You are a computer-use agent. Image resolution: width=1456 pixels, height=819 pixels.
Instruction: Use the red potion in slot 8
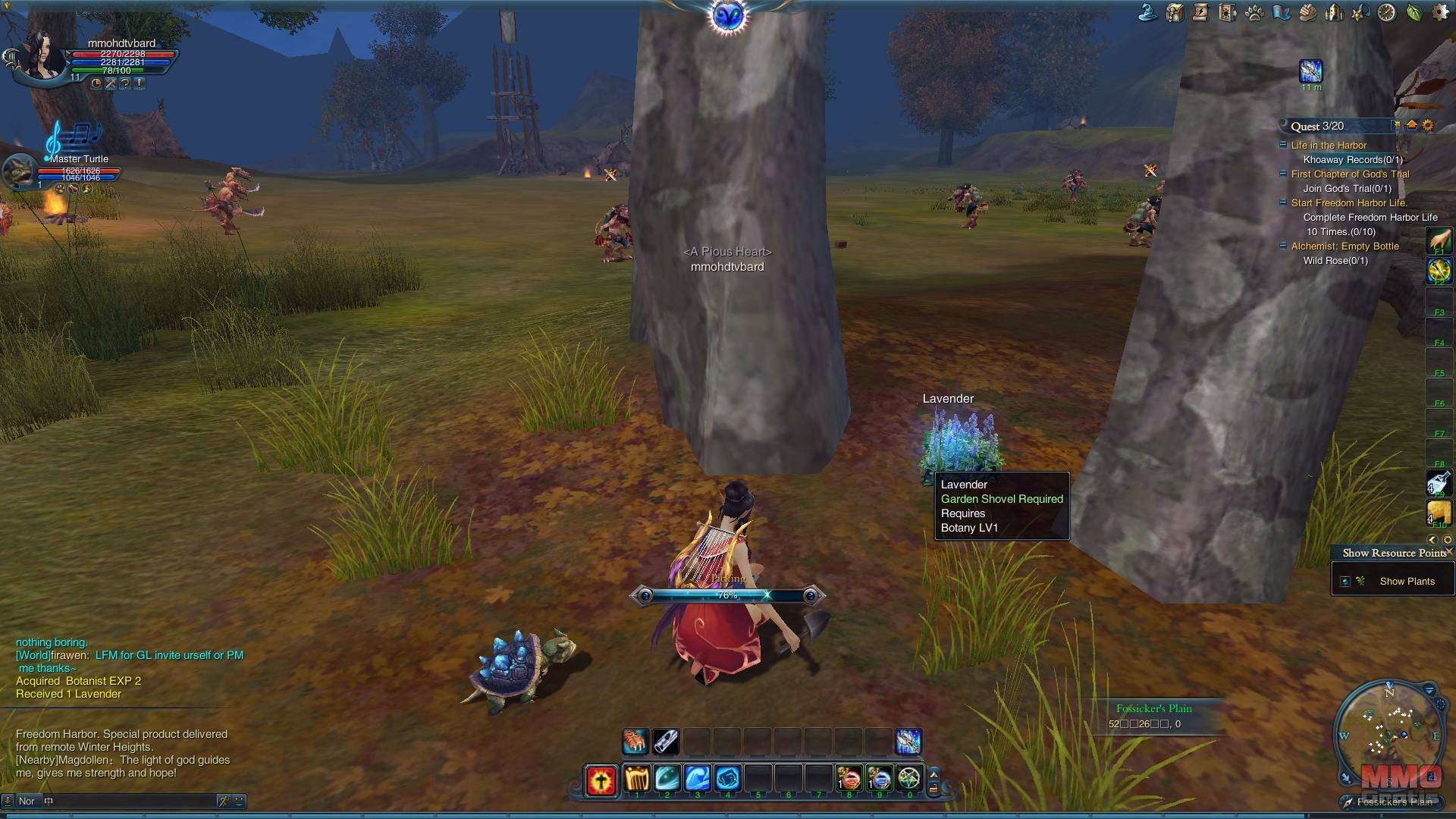pos(849,779)
